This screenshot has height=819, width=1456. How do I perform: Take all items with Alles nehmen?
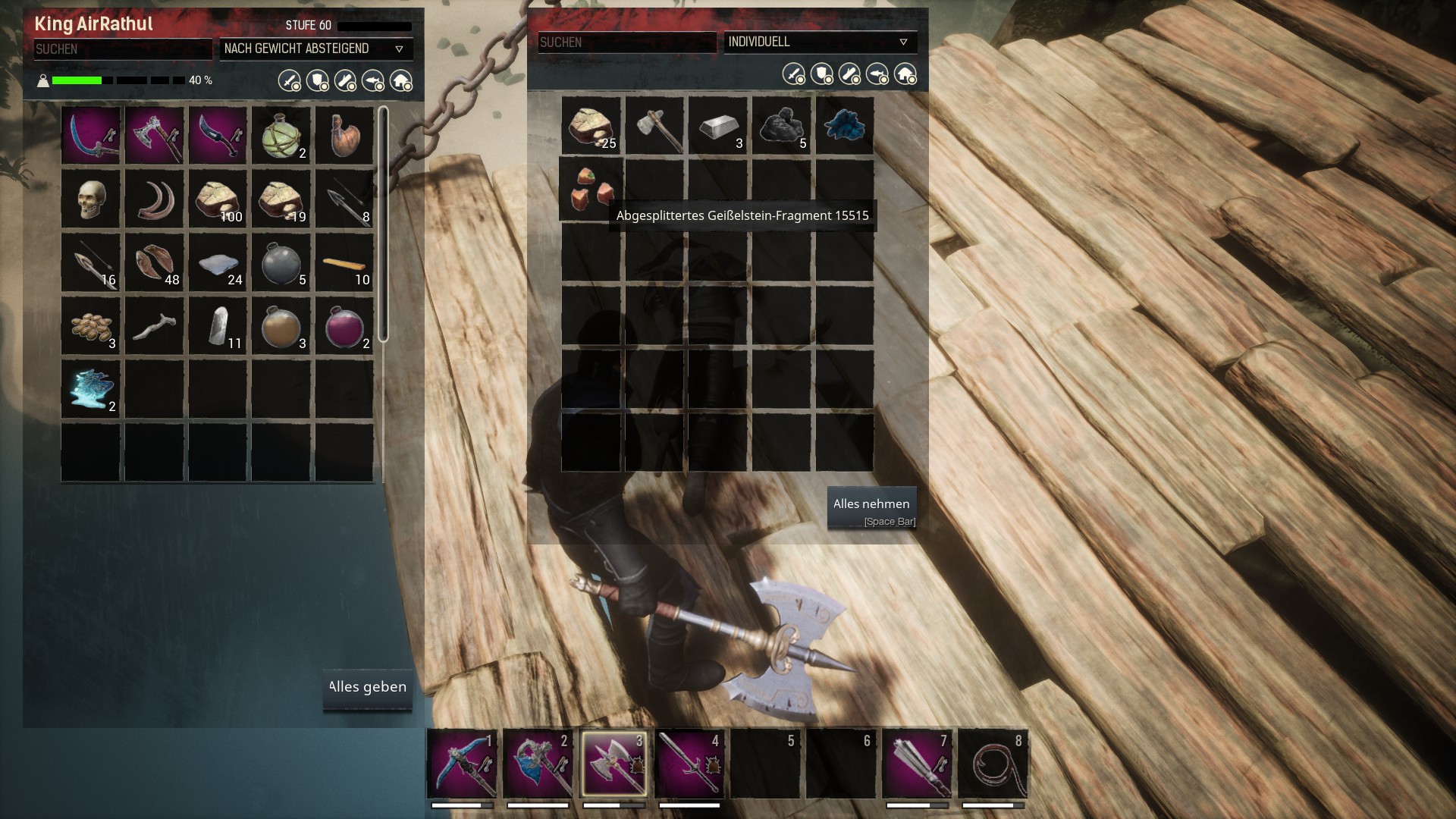(x=871, y=507)
